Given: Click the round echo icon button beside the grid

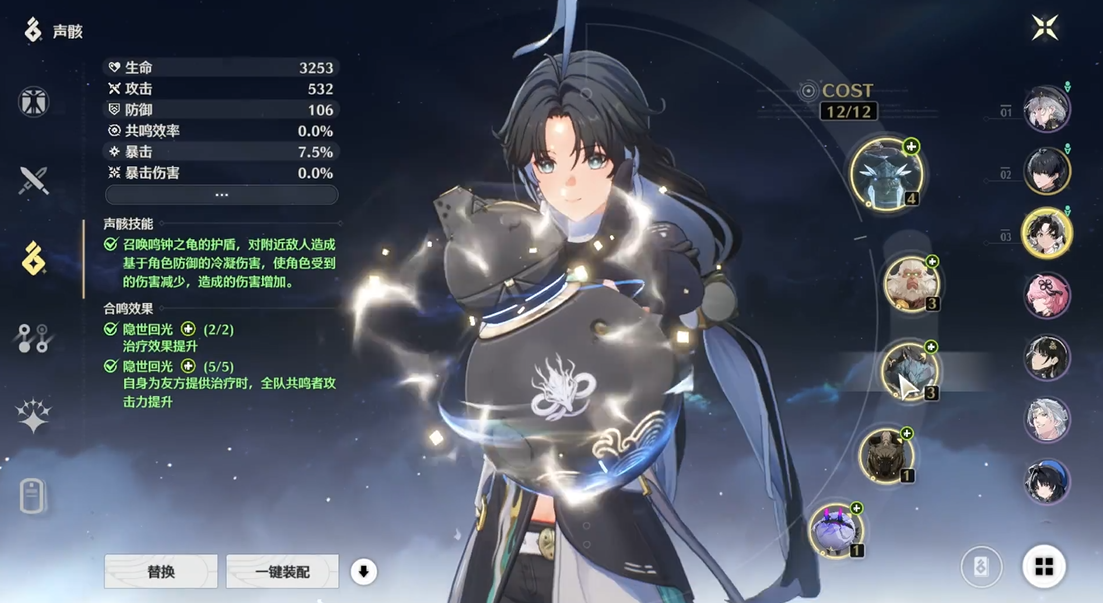Looking at the screenshot, I should coord(981,567).
